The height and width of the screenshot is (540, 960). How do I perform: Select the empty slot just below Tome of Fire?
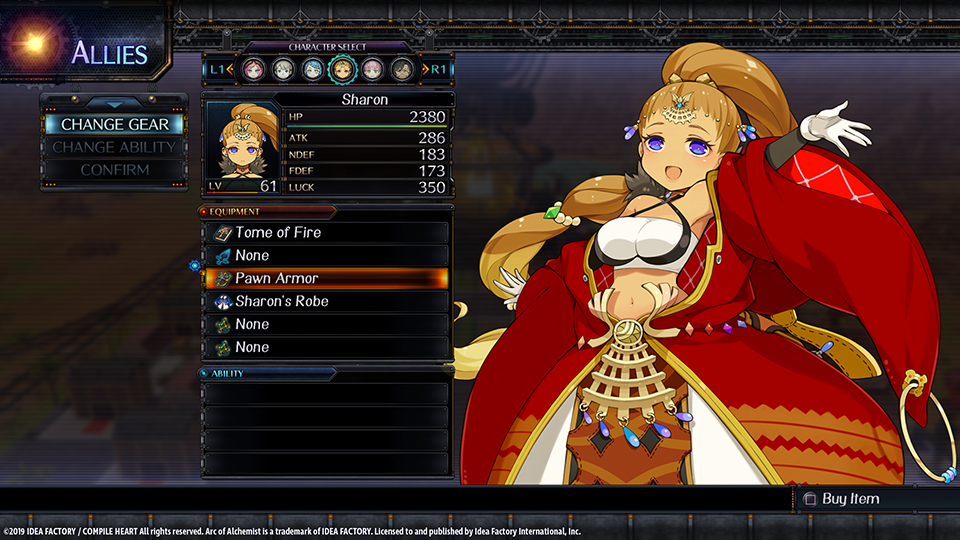point(326,255)
